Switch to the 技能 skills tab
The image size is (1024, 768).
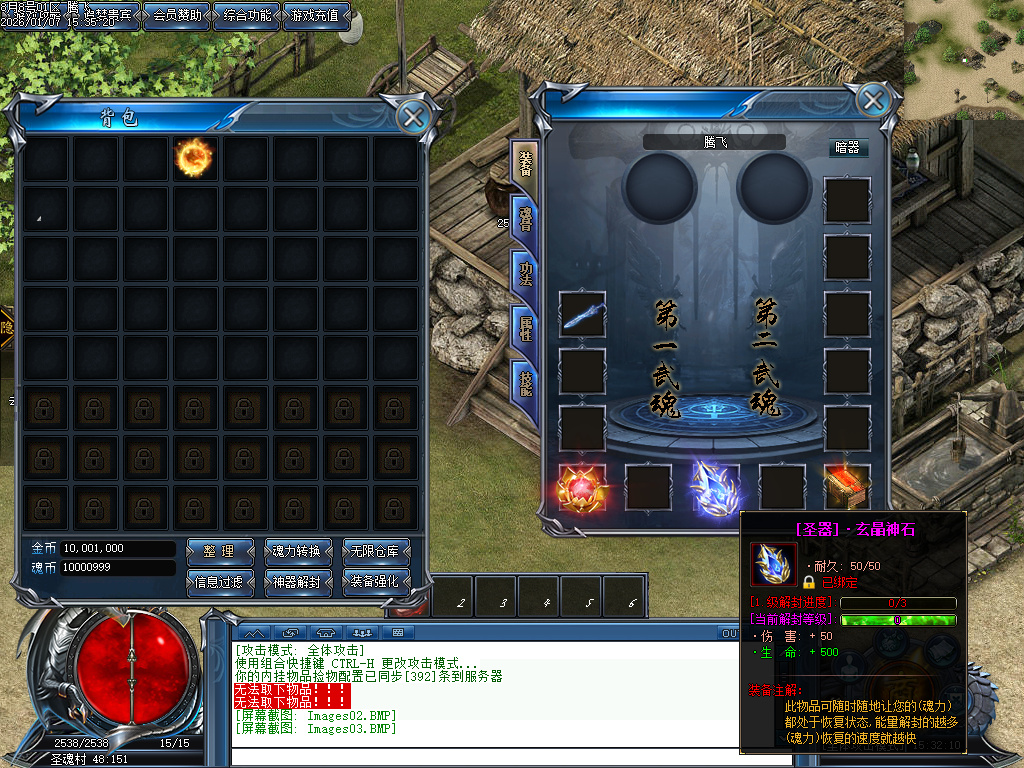click(524, 381)
